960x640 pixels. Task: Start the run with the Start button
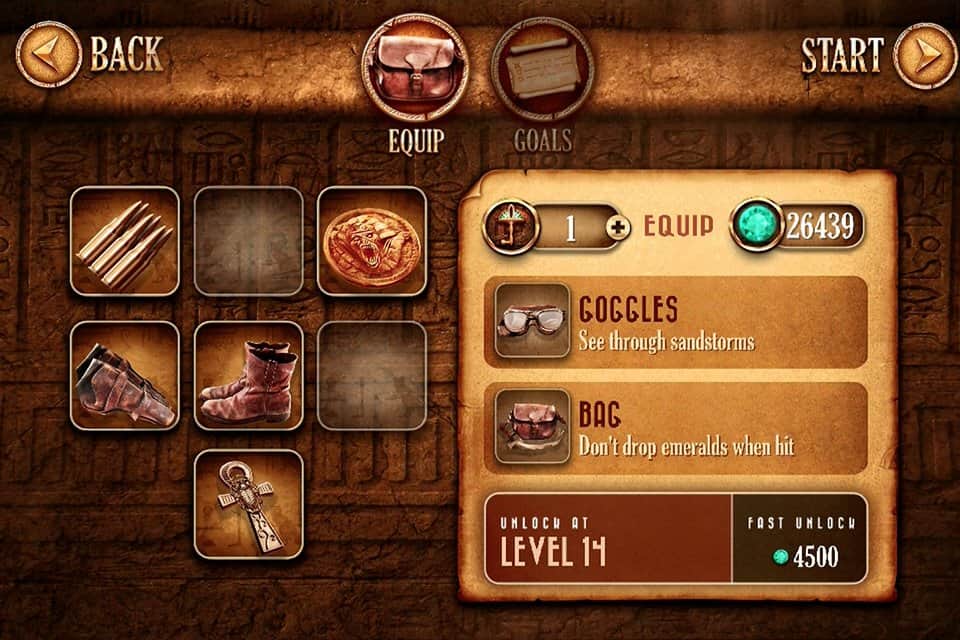point(925,55)
